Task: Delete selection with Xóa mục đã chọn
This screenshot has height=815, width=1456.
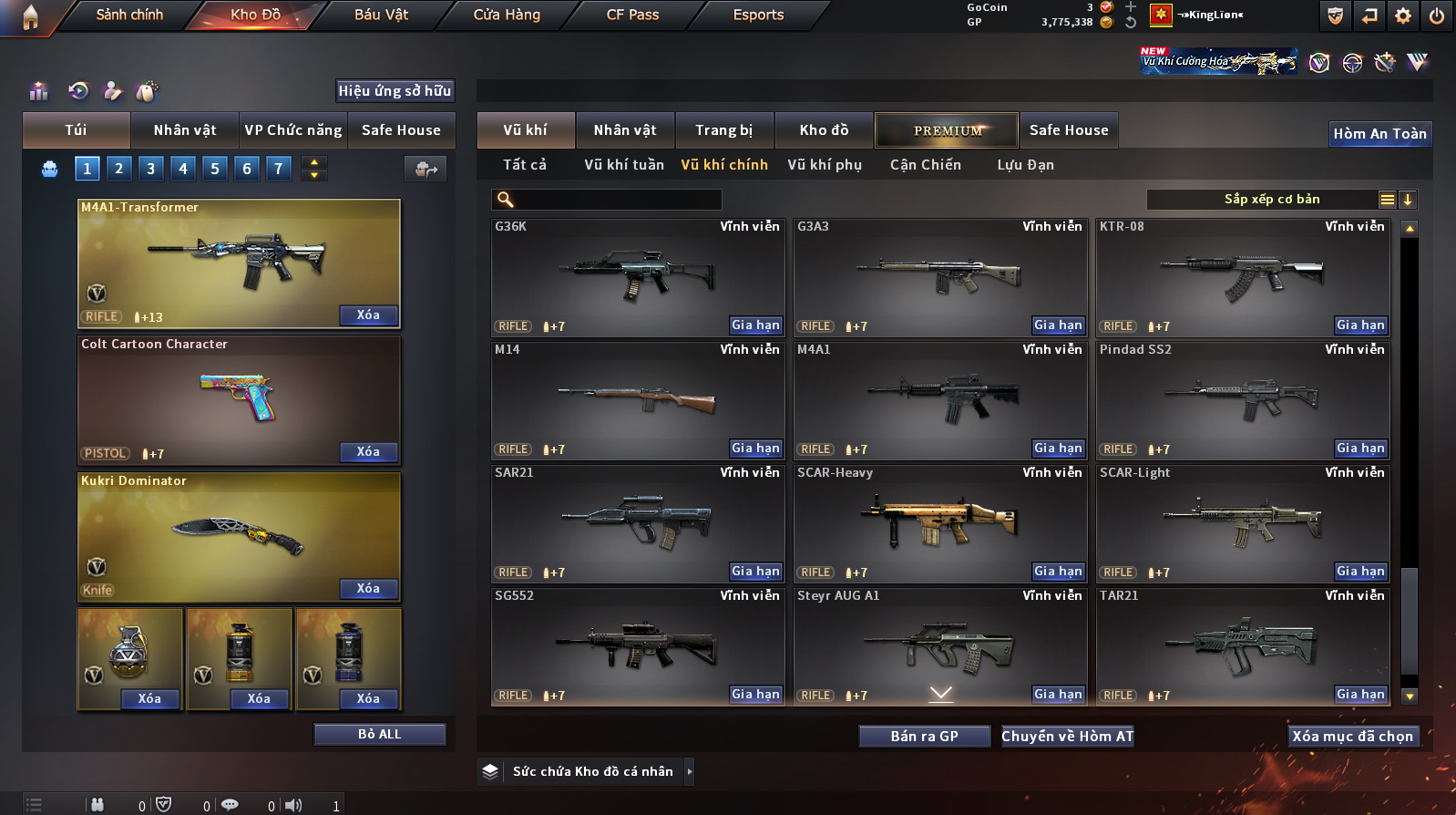Action: (1352, 737)
